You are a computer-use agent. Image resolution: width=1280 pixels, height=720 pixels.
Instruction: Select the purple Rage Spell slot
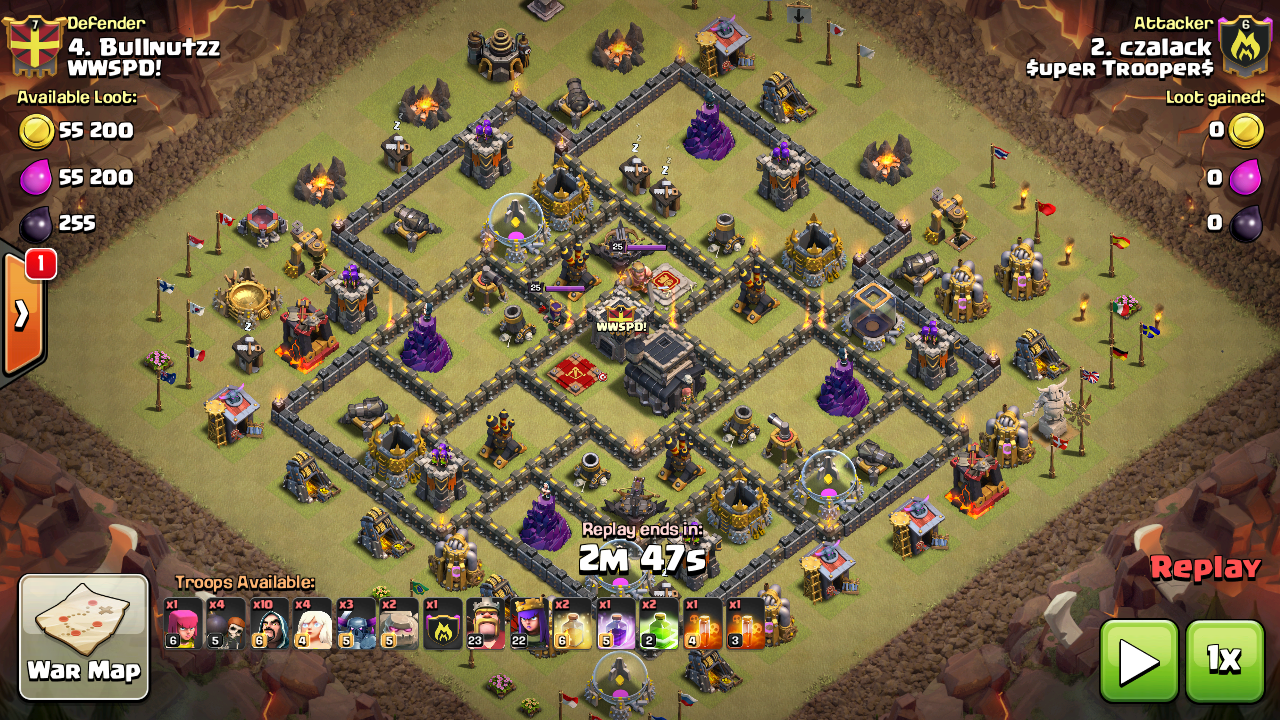[x=616, y=624]
